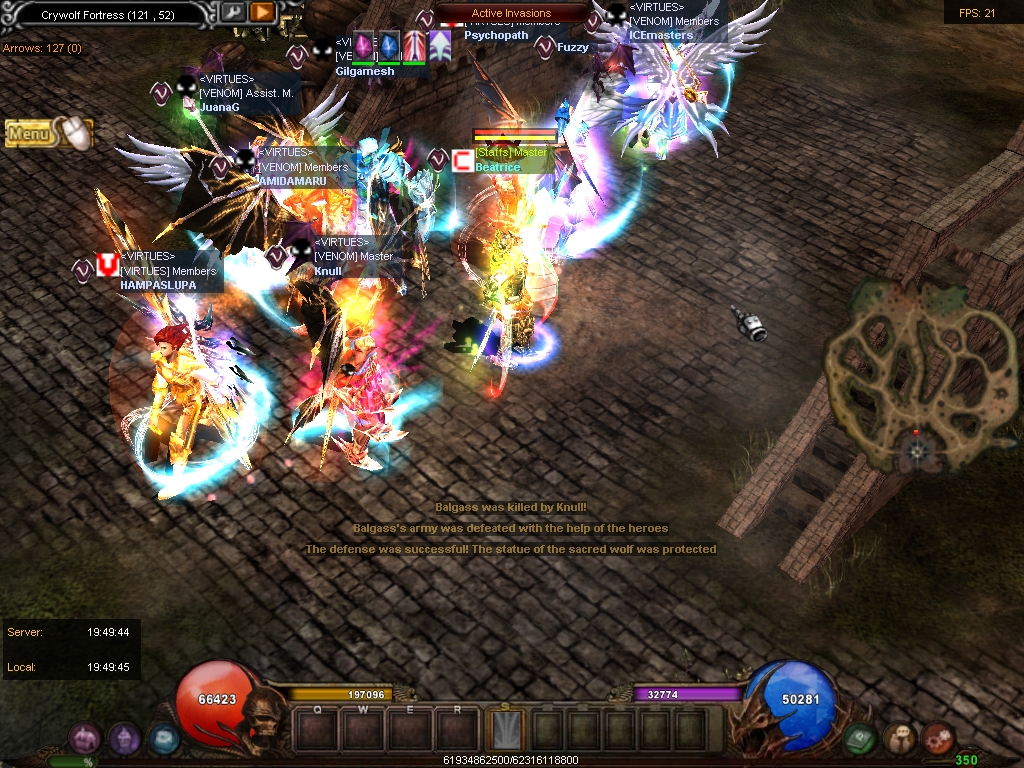Screen dimensions: 1024x768
Task: Click the beige character round button
Action: (899, 739)
